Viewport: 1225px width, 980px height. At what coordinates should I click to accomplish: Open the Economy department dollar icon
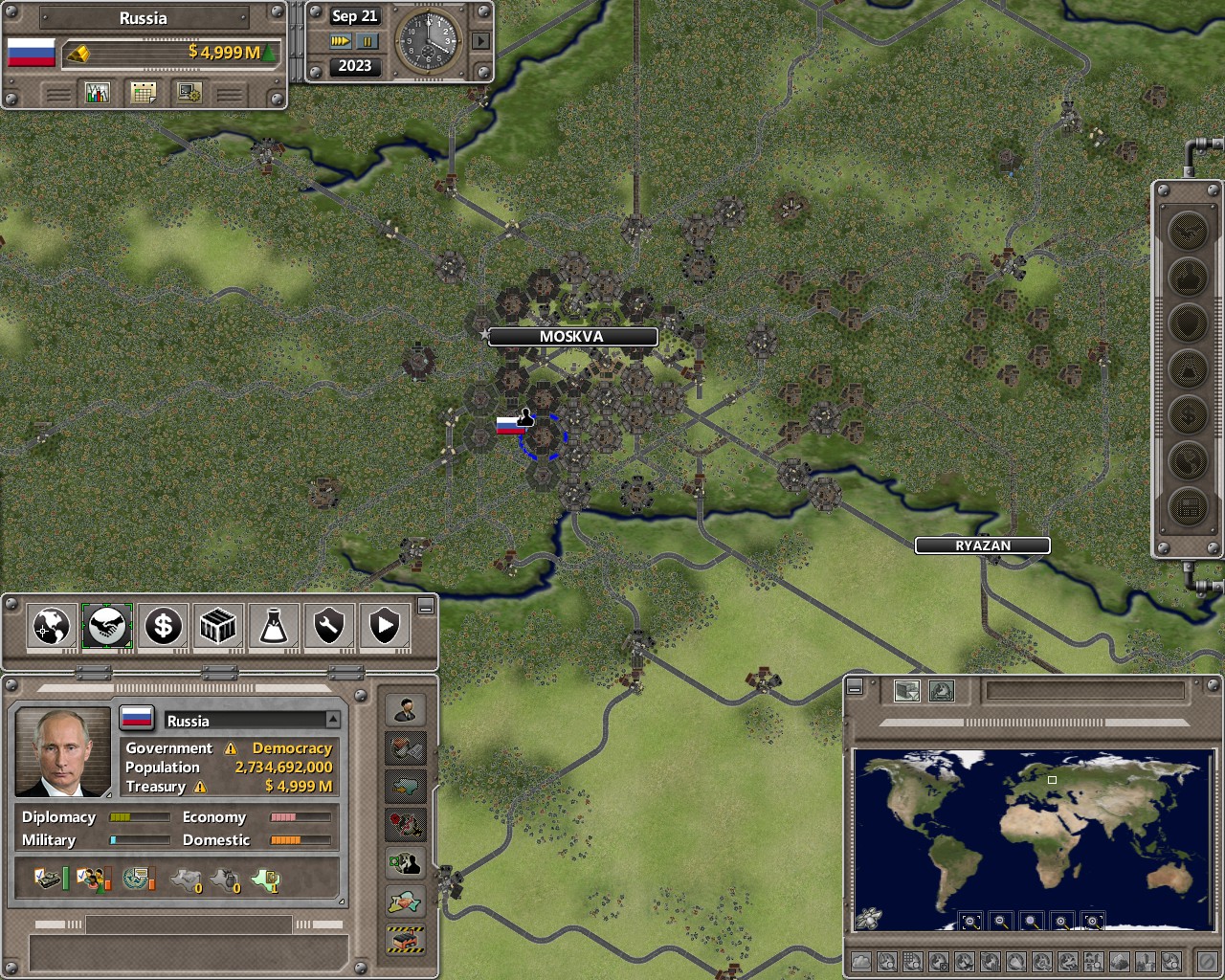162,626
